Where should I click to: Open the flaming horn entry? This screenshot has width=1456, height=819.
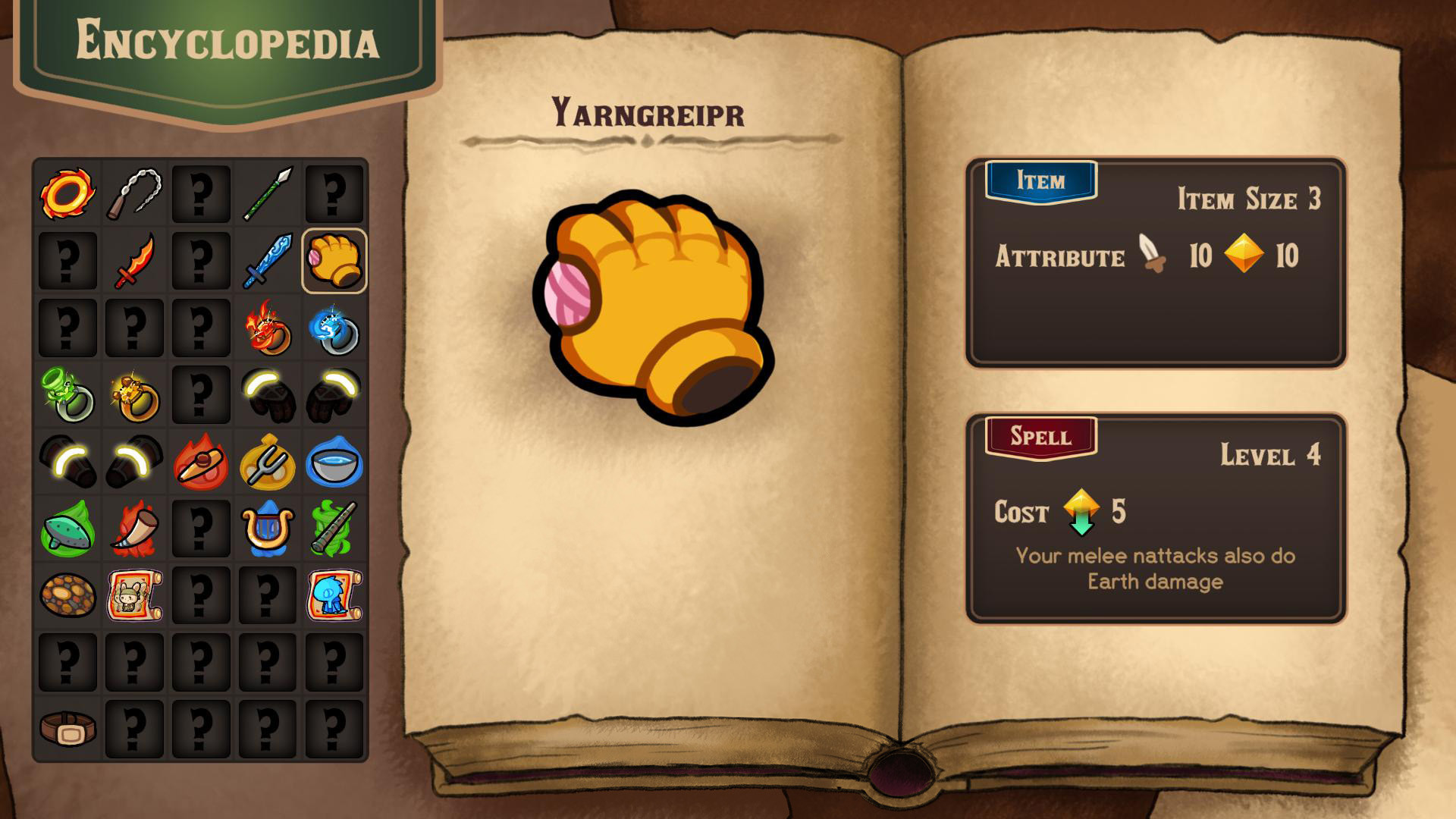coord(134,531)
